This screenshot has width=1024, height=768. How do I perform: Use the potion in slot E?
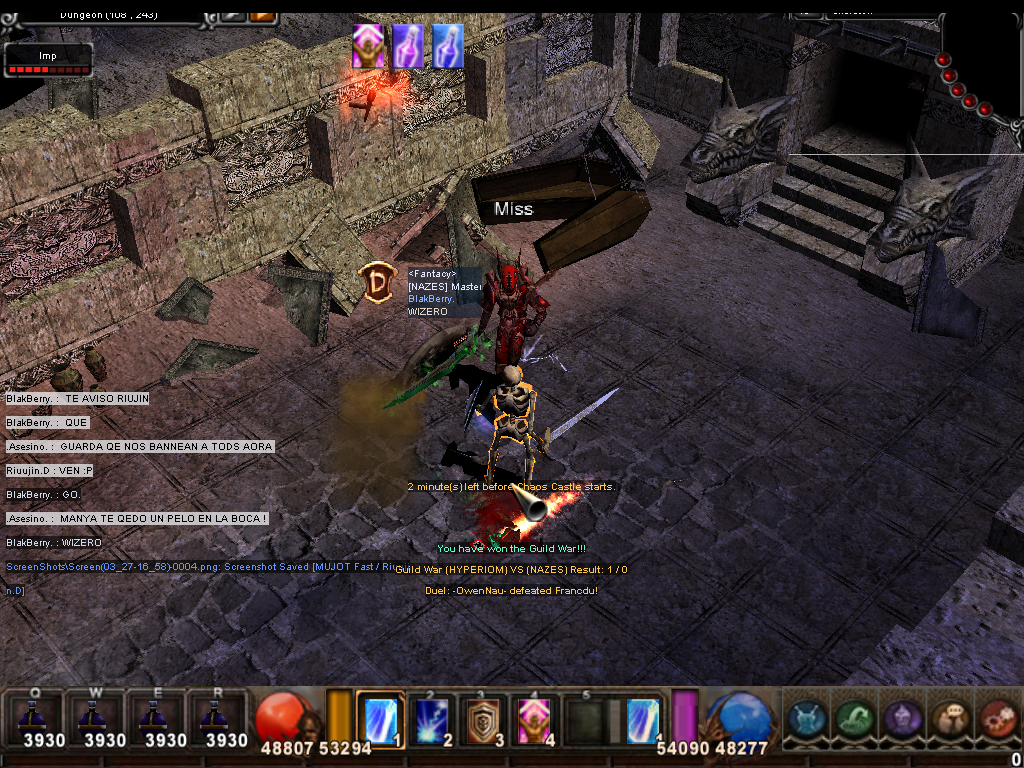158,716
